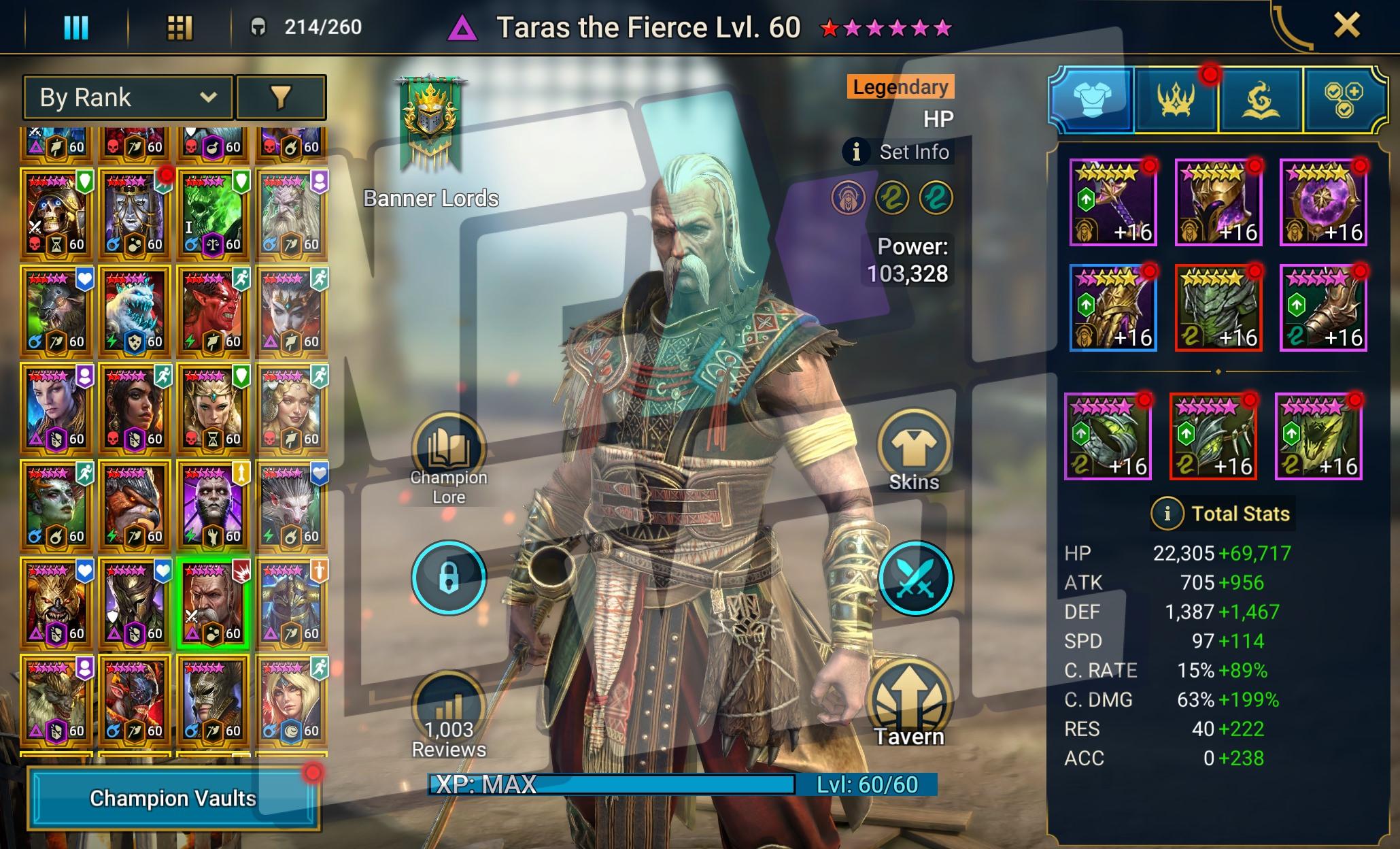Switch to list view with three bars
This screenshot has width=1400, height=849.
pyautogui.click(x=75, y=28)
